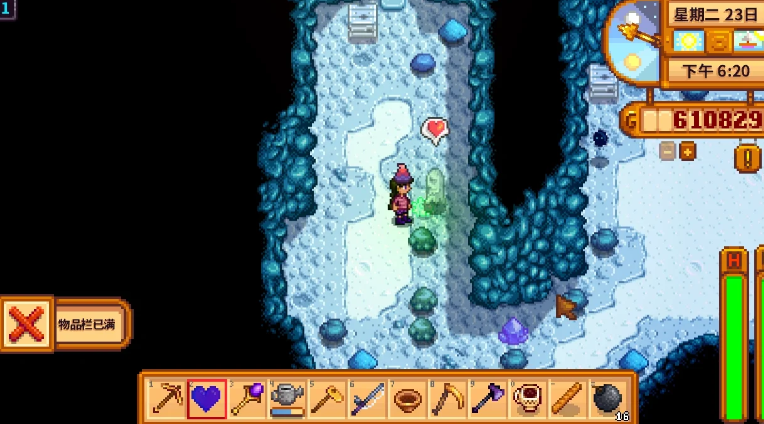Dismiss the red X inventory-full notice
764x424 pixels.
coord(26,325)
